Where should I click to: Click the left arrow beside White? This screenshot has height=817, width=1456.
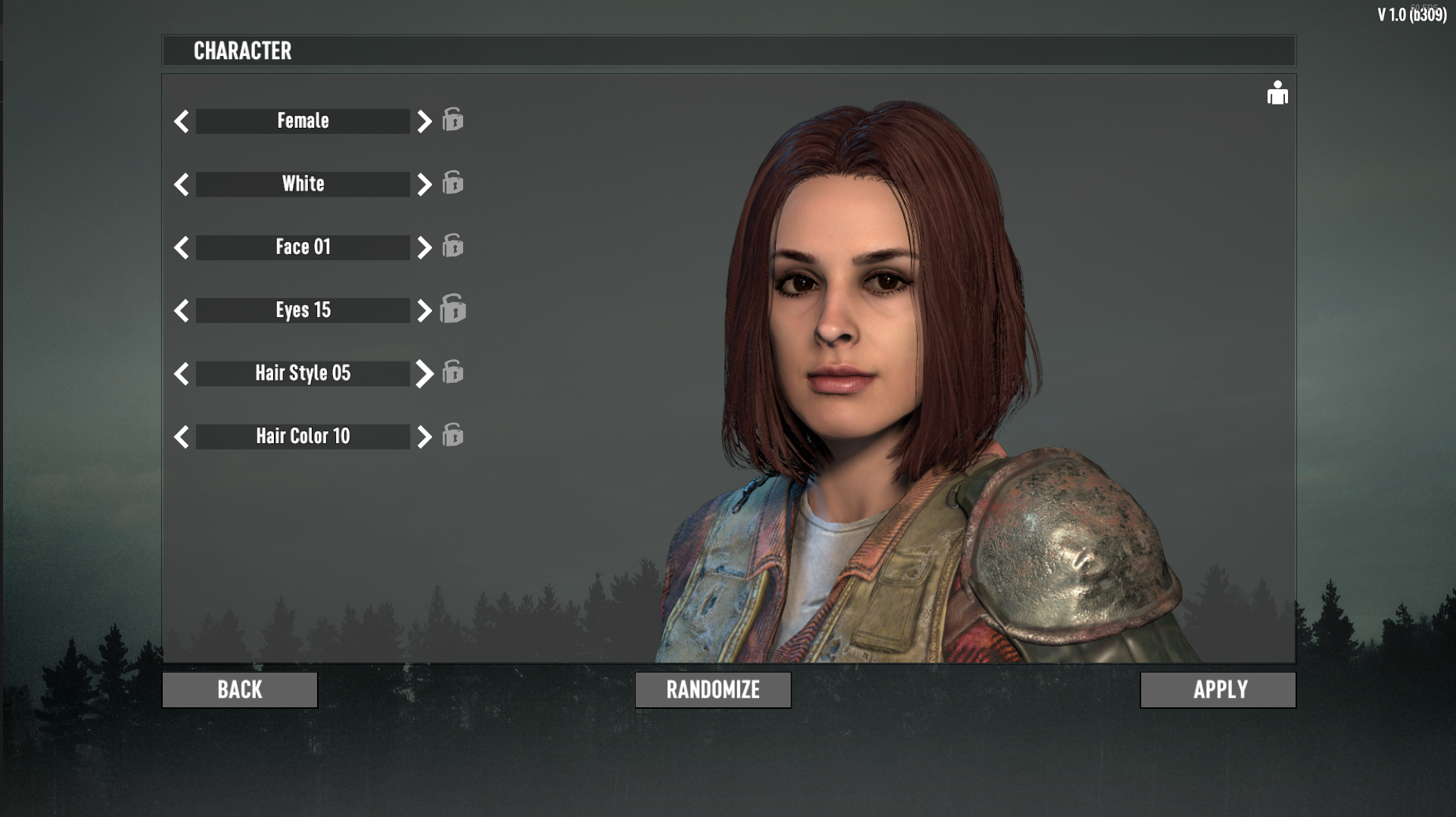182,183
